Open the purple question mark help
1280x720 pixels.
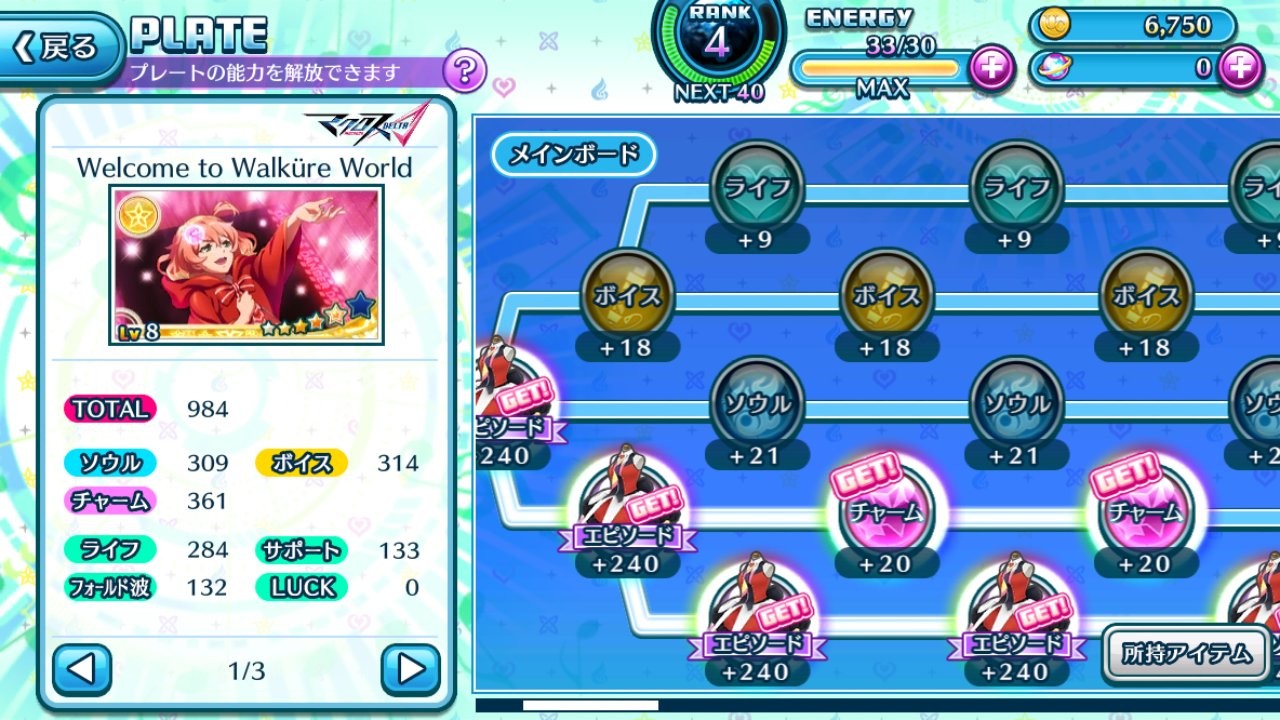464,72
